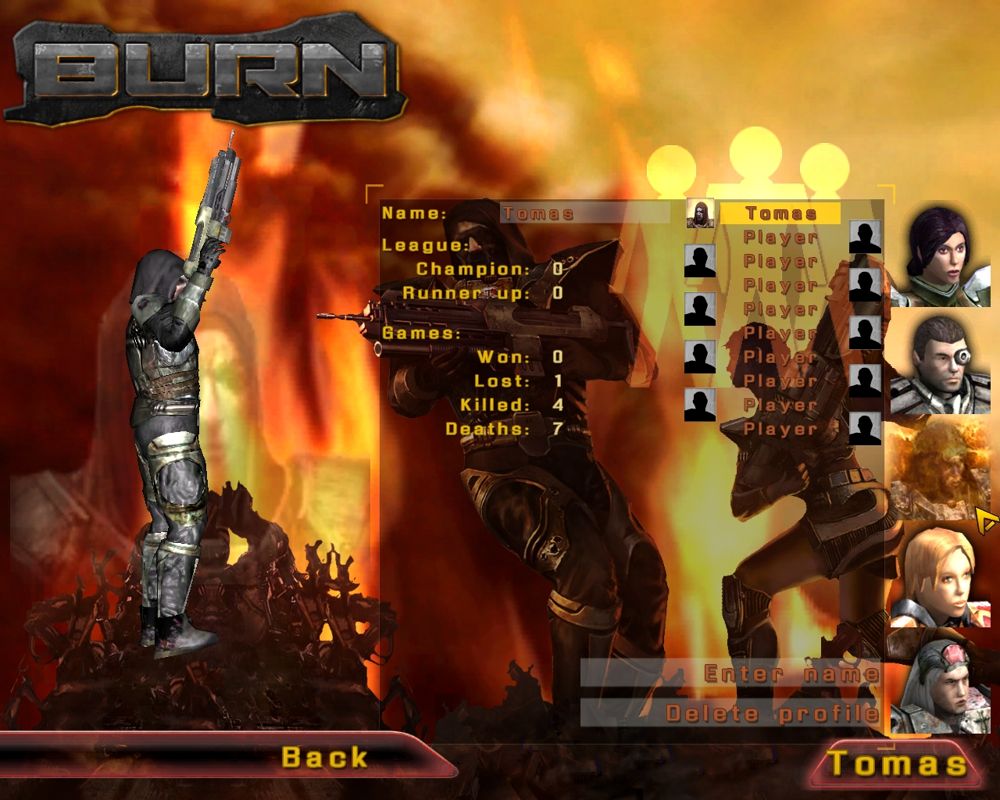This screenshot has width=1000, height=800.
Task: Go back using the Back button
Action: pyautogui.click(x=325, y=757)
